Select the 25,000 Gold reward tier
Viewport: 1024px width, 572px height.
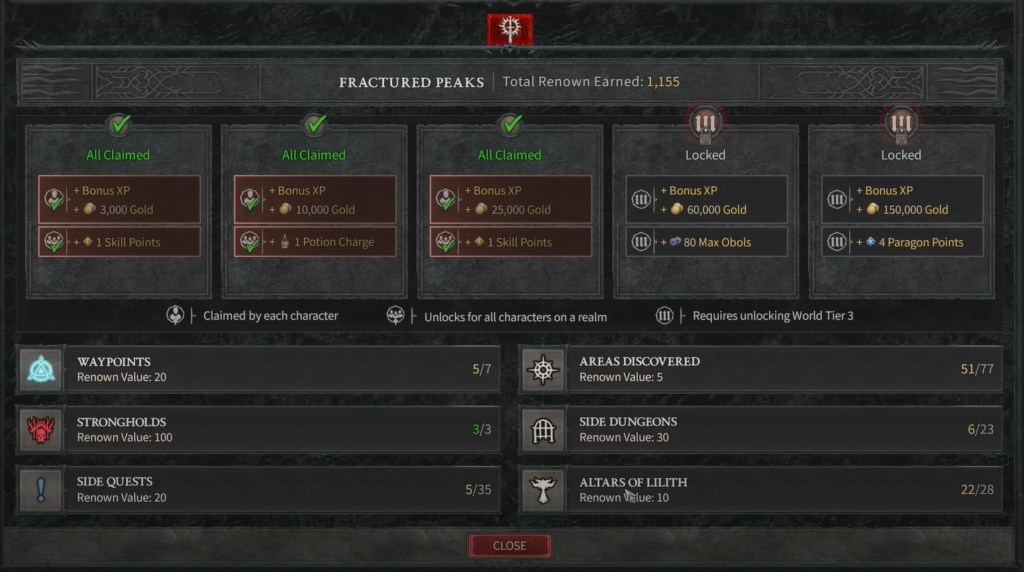[511, 200]
